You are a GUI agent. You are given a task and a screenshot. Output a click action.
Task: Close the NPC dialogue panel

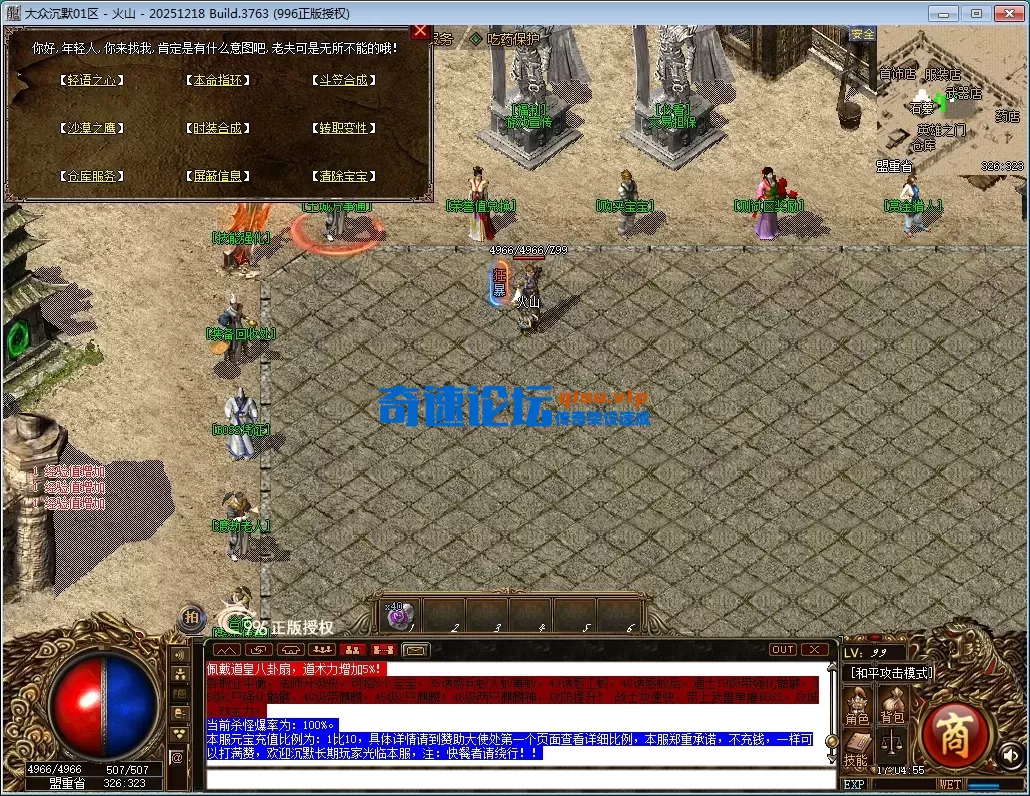(x=420, y=32)
